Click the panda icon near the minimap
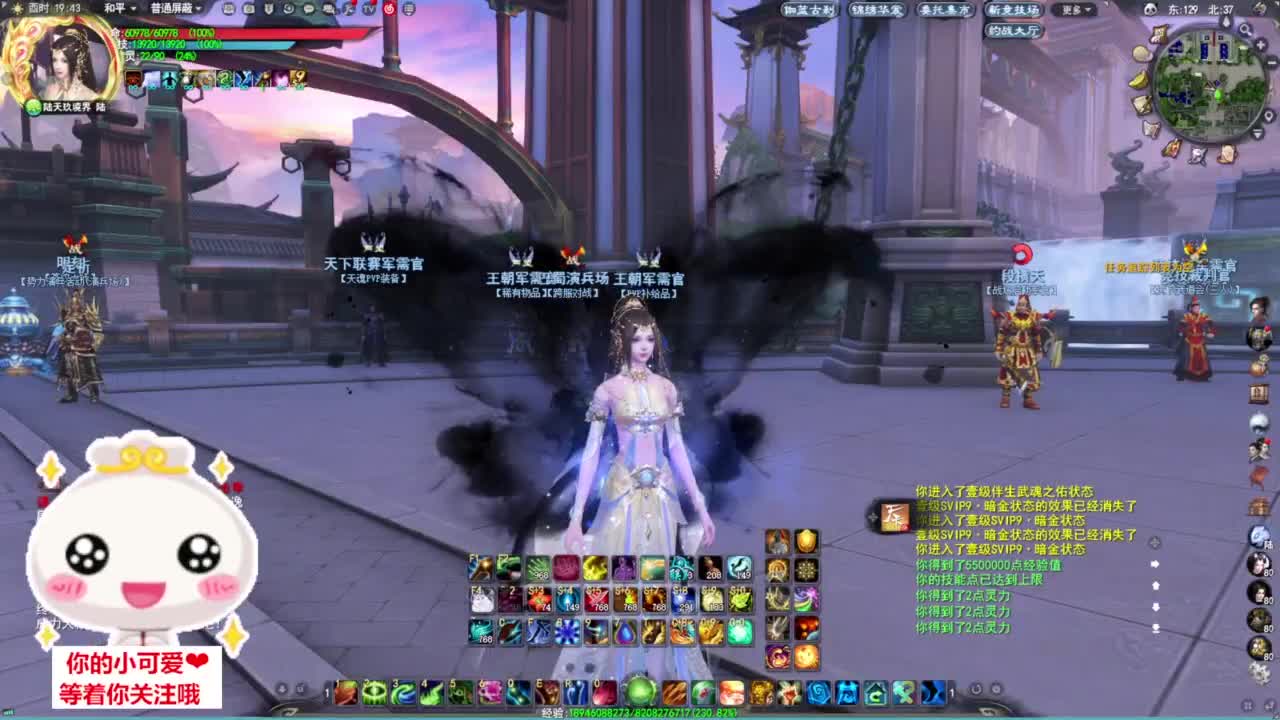Image resolution: width=1280 pixels, height=720 pixels. coord(1151,8)
